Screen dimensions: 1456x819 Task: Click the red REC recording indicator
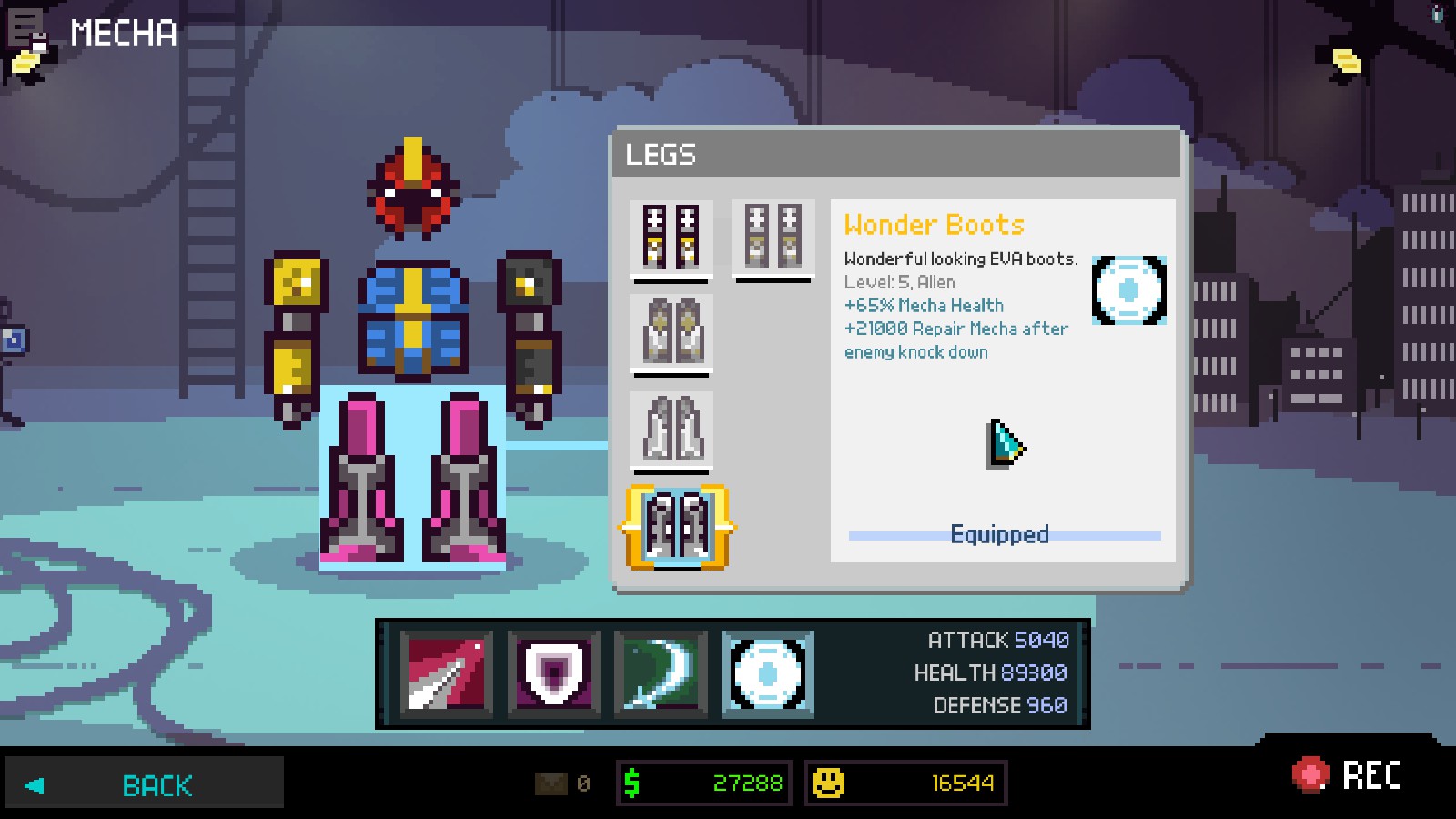[x=1347, y=775]
